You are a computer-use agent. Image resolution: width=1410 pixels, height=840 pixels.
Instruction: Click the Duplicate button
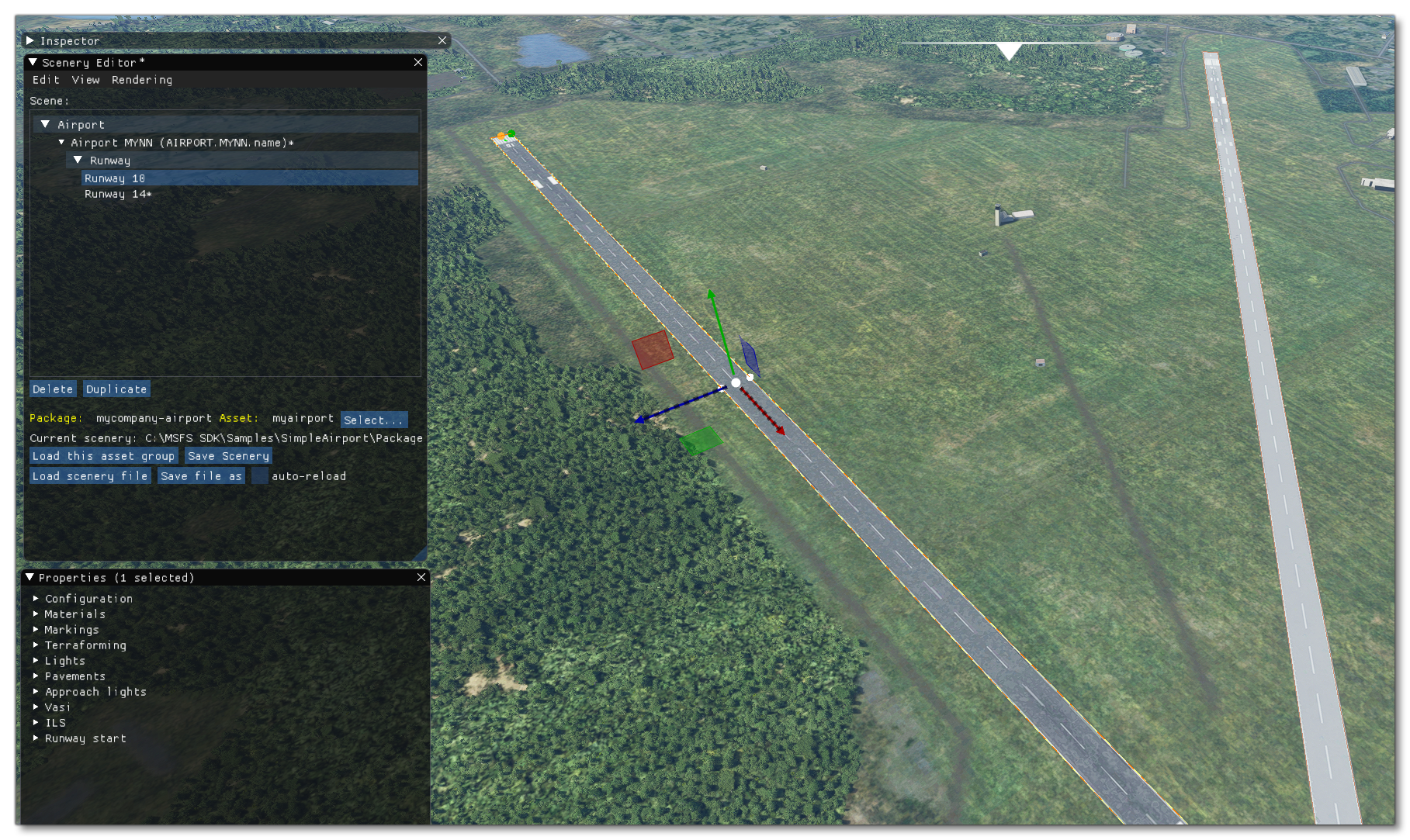click(116, 389)
